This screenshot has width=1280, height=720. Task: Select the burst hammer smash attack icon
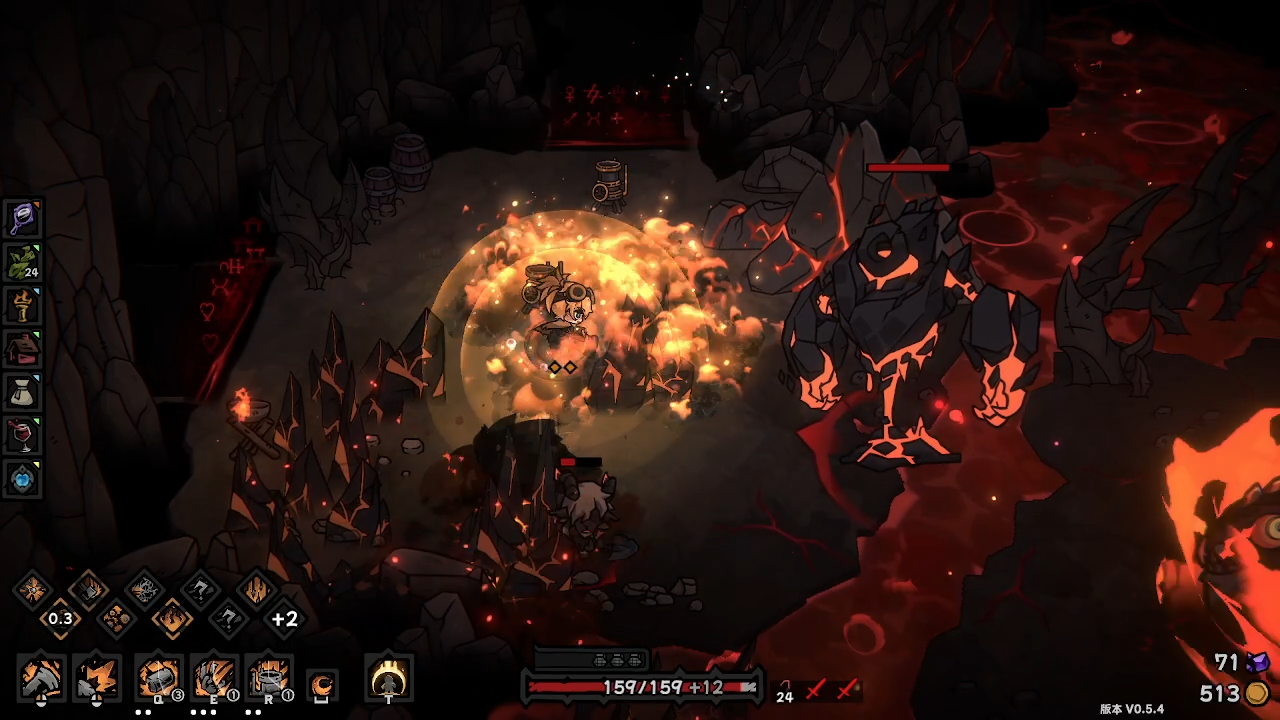[x=97, y=679]
